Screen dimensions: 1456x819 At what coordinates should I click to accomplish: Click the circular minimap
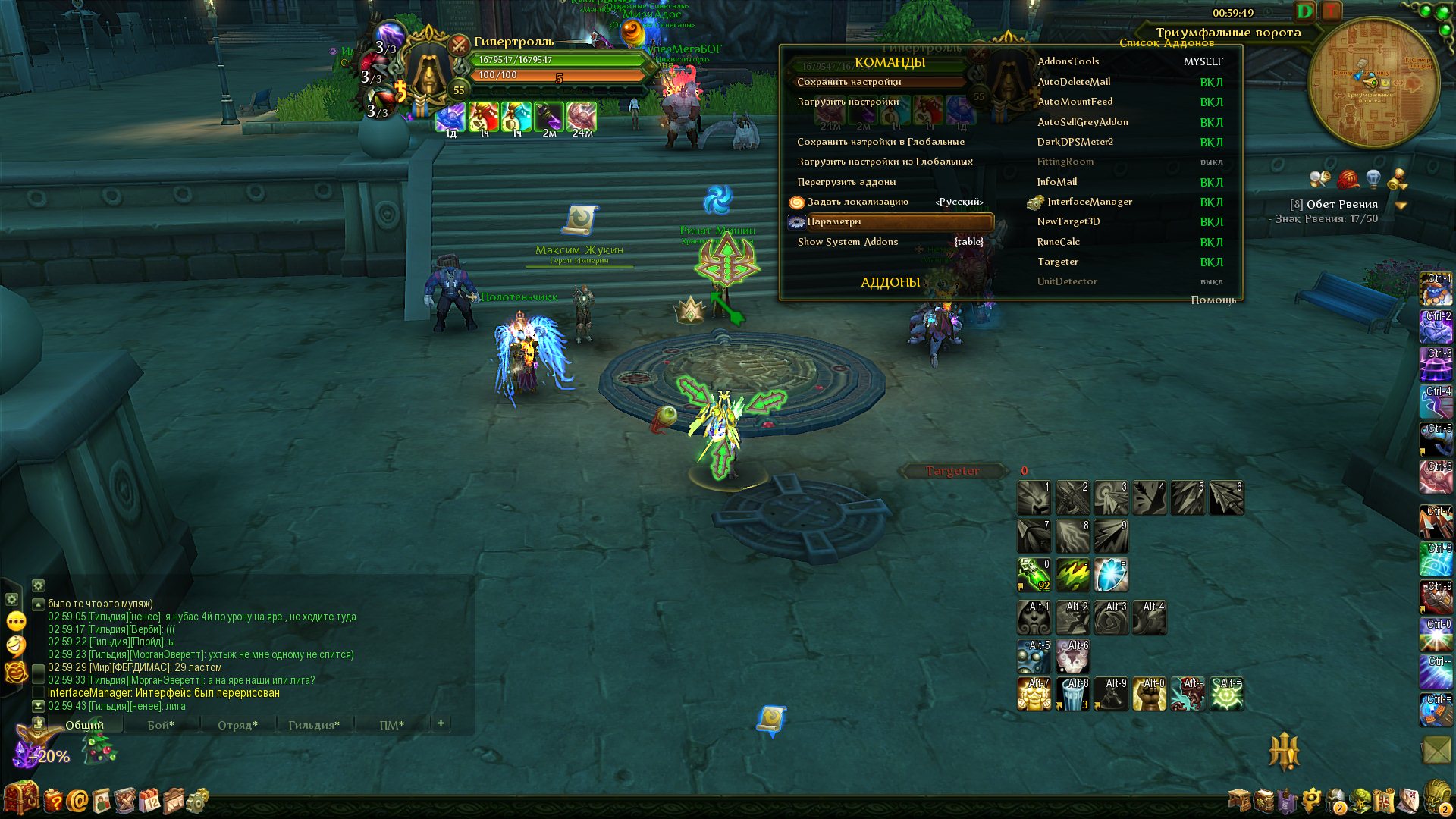tap(1373, 83)
